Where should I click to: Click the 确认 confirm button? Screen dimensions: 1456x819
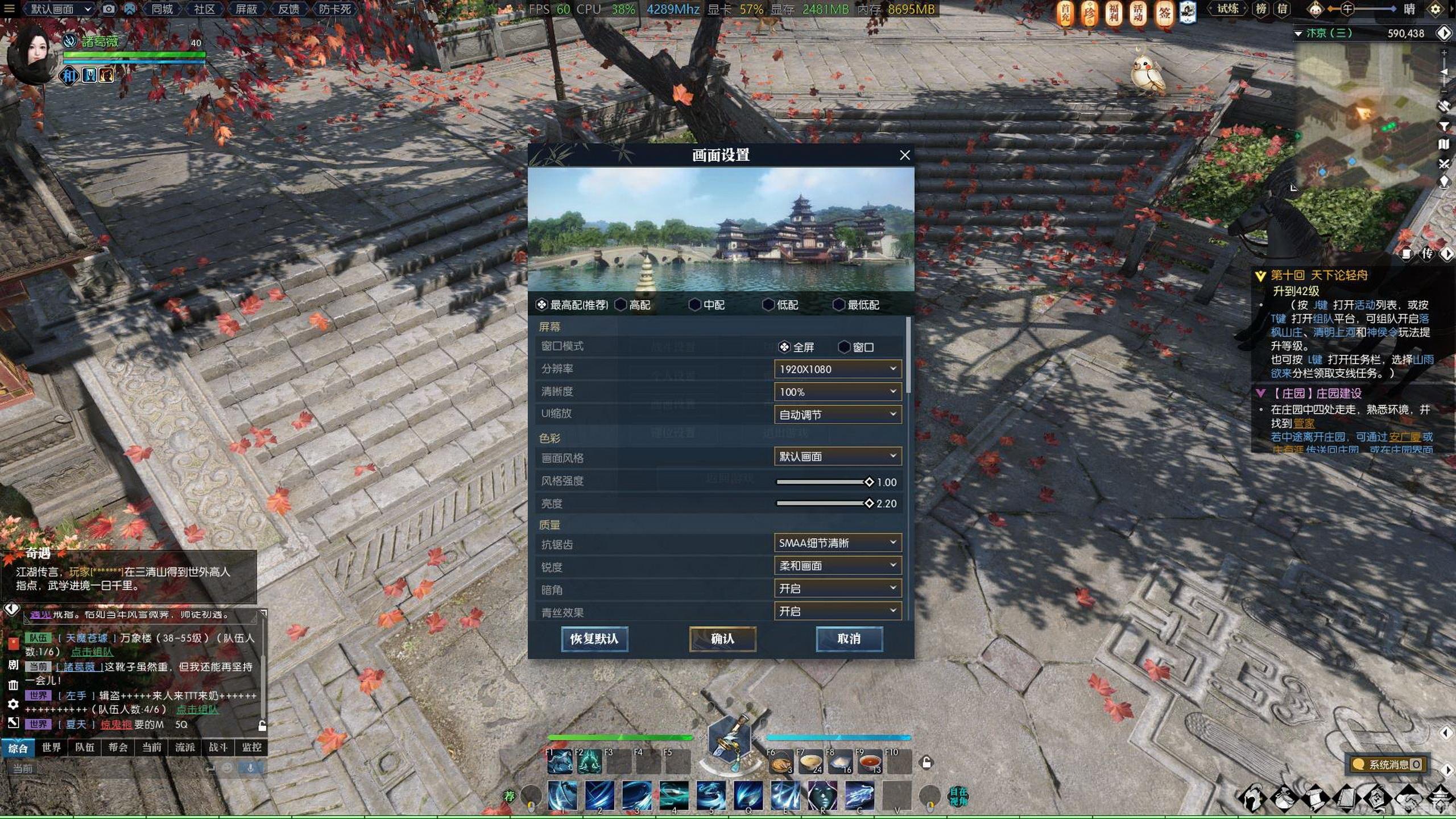pos(722,639)
